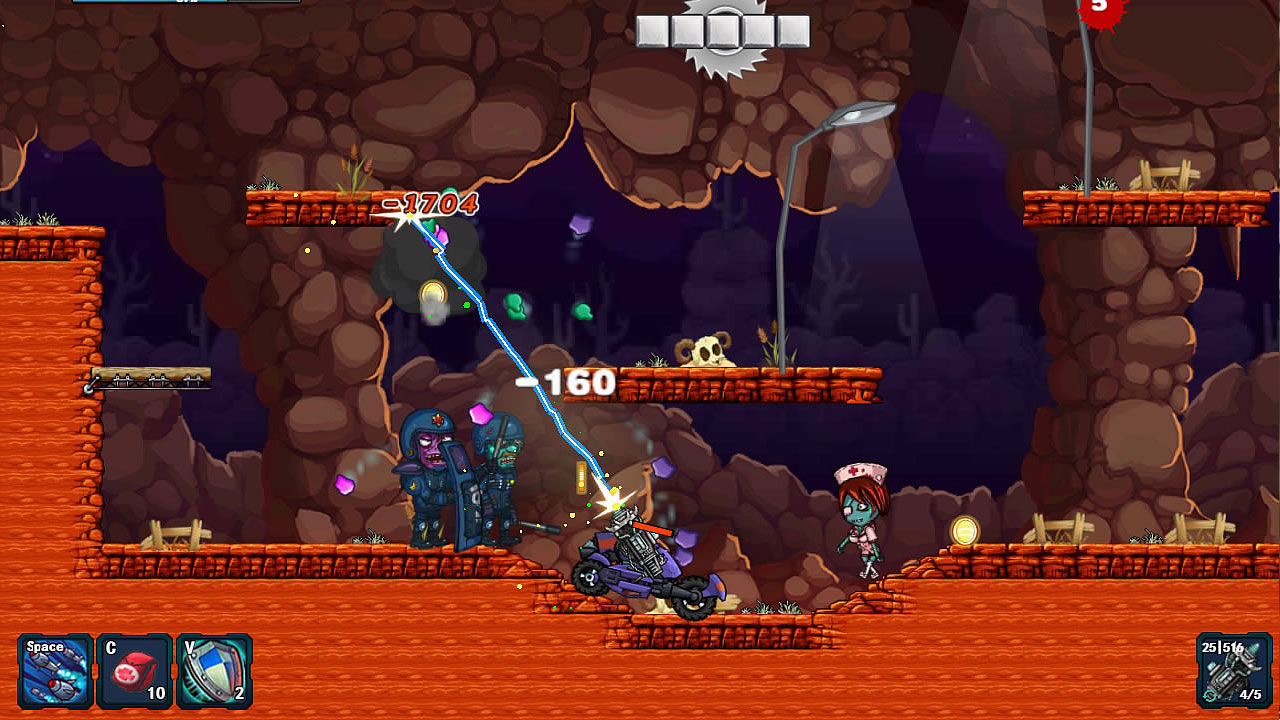Activate the shield ability
Image resolution: width=1280 pixels, height=720 pixels.
(x=213, y=671)
